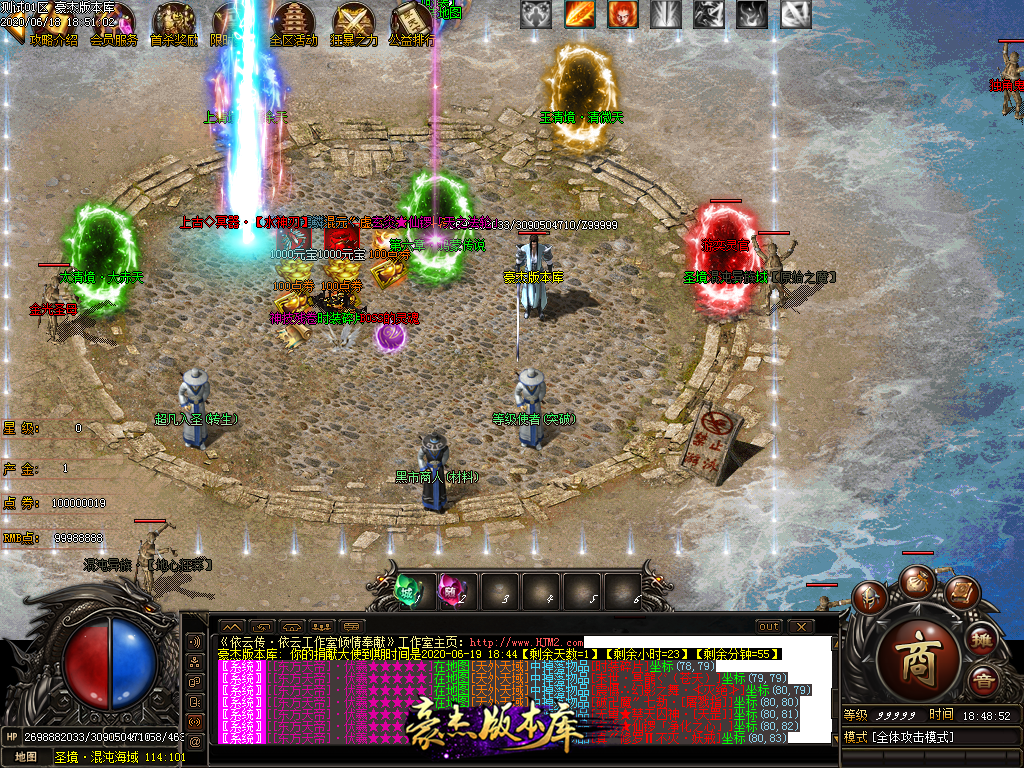Screen dimensions: 1024x768
Task: Activate the flaming slash skill icon
Action: (579, 14)
